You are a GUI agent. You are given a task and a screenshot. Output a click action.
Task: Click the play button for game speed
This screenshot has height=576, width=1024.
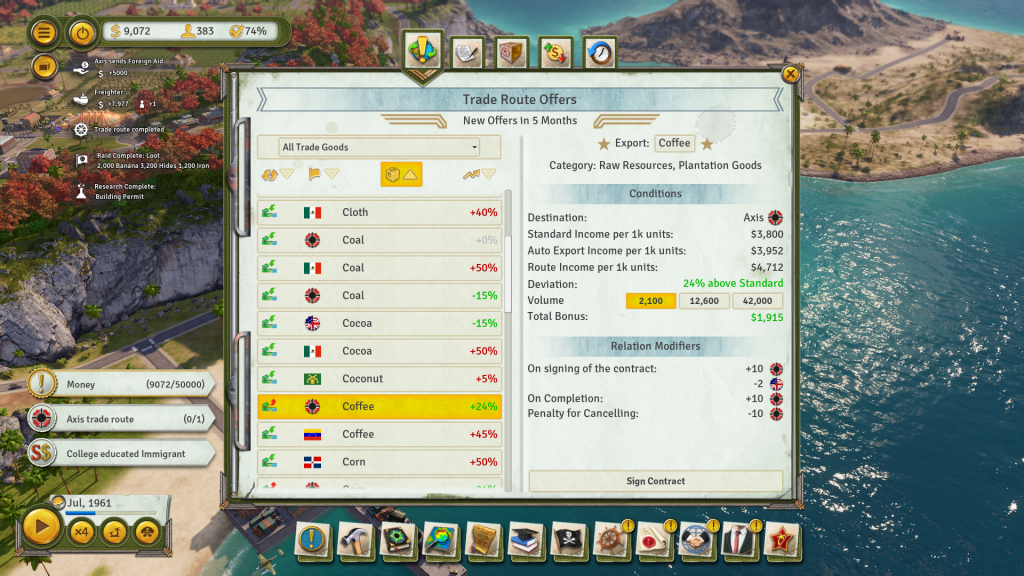41,529
